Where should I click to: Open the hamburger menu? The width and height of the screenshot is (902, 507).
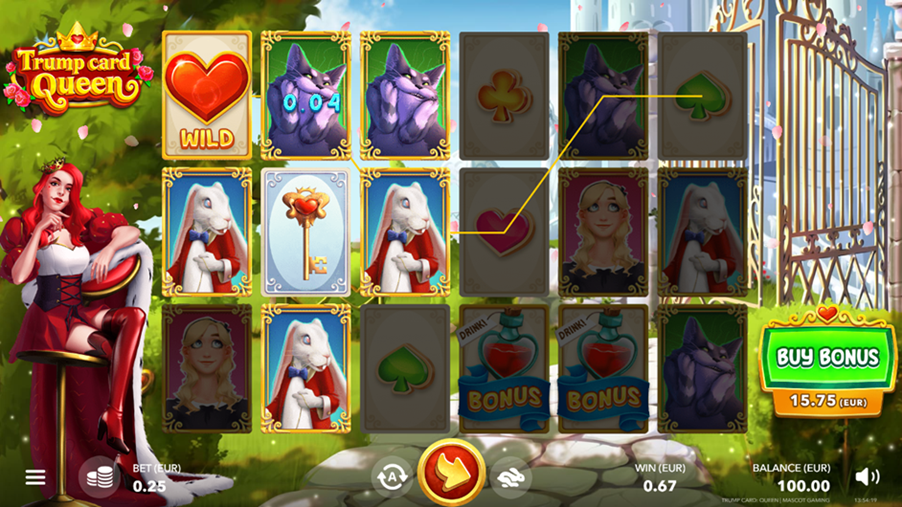tap(35, 477)
